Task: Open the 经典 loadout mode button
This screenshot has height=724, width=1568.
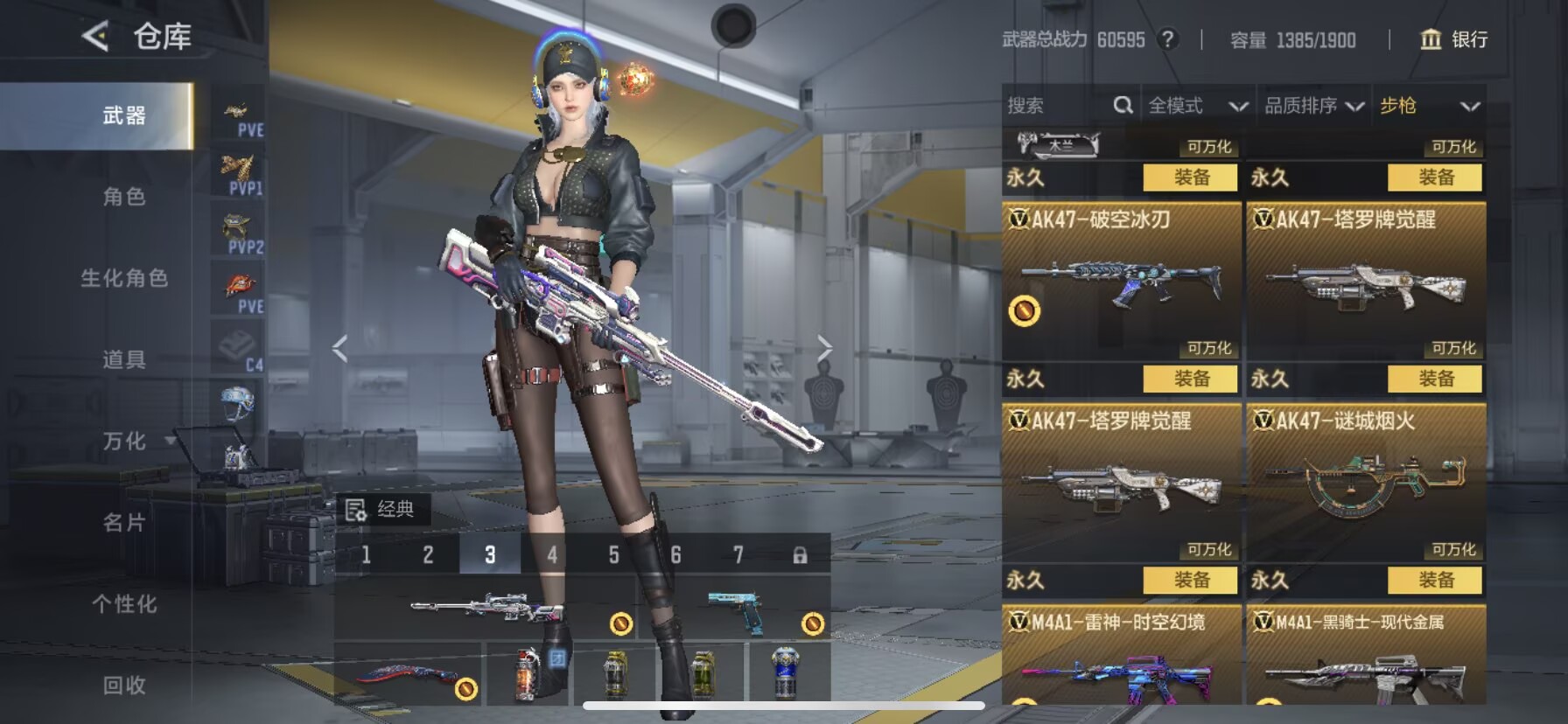Action: (381, 509)
